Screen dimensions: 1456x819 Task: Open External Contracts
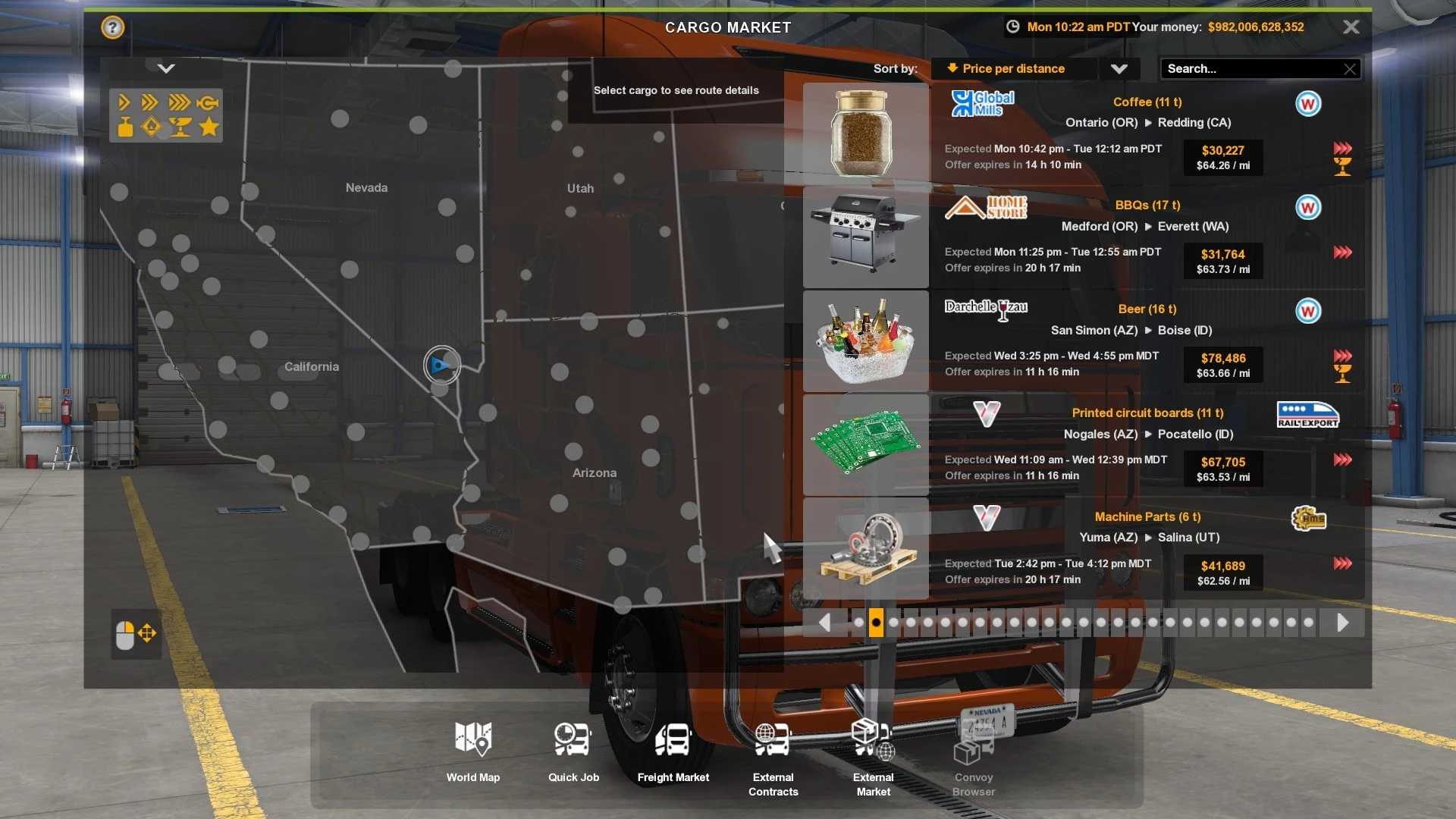click(773, 757)
